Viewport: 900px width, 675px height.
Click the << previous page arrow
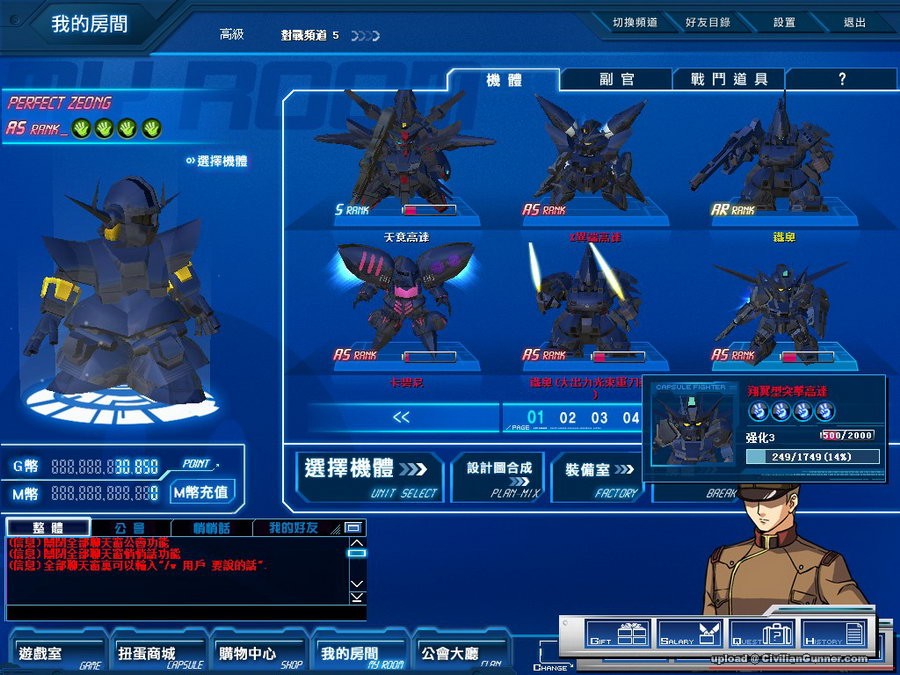coord(402,418)
